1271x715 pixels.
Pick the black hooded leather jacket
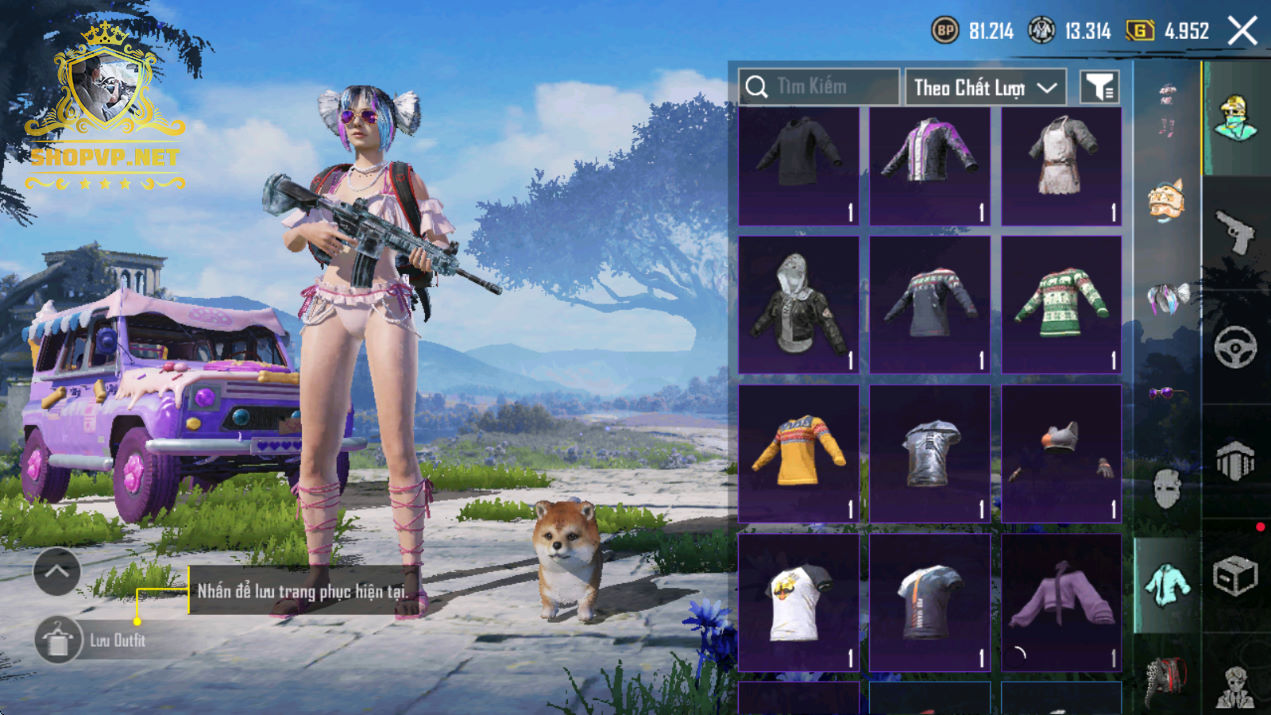(798, 304)
